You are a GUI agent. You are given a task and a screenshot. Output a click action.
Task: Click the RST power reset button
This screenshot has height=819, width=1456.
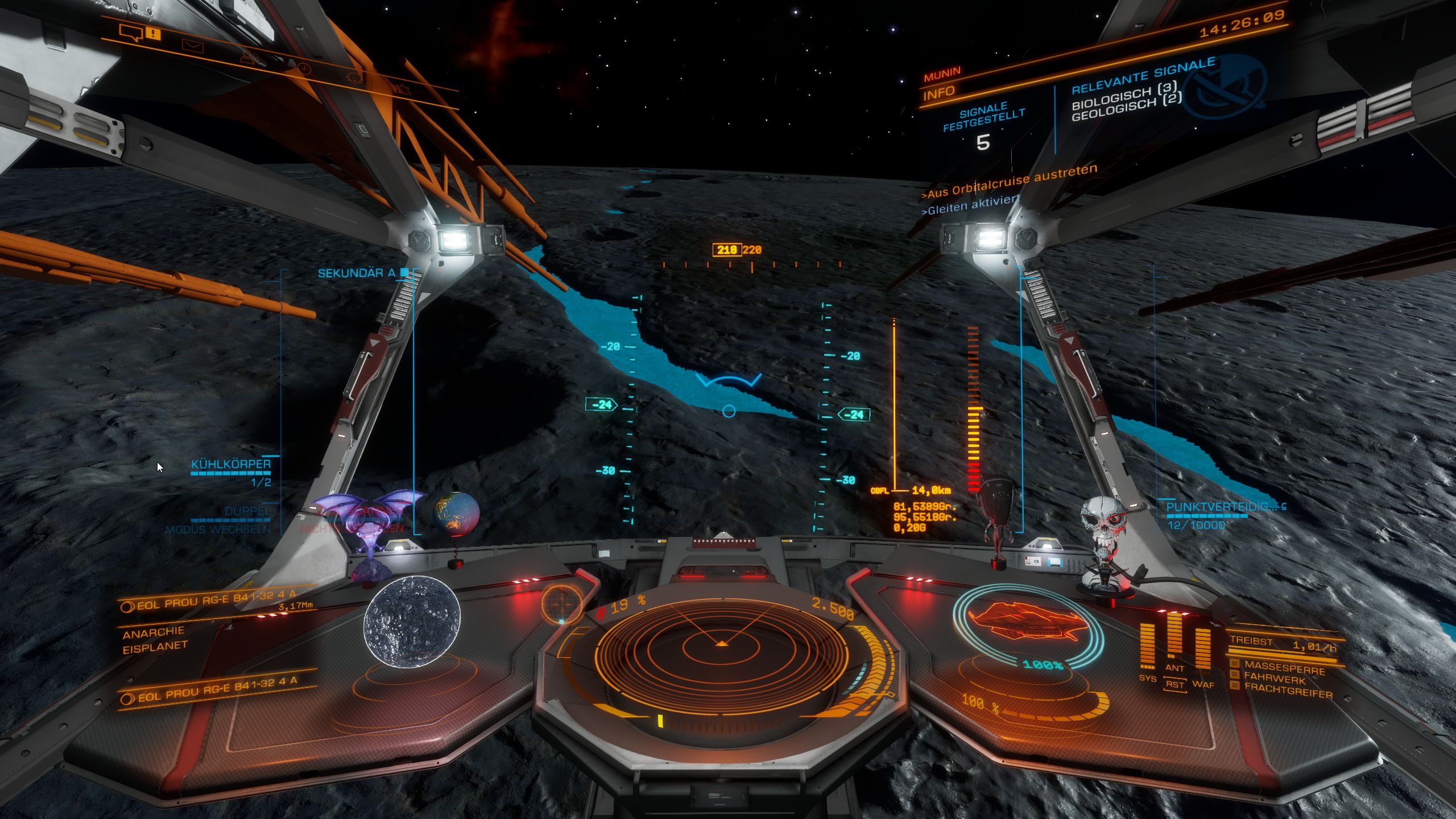(1174, 684)
